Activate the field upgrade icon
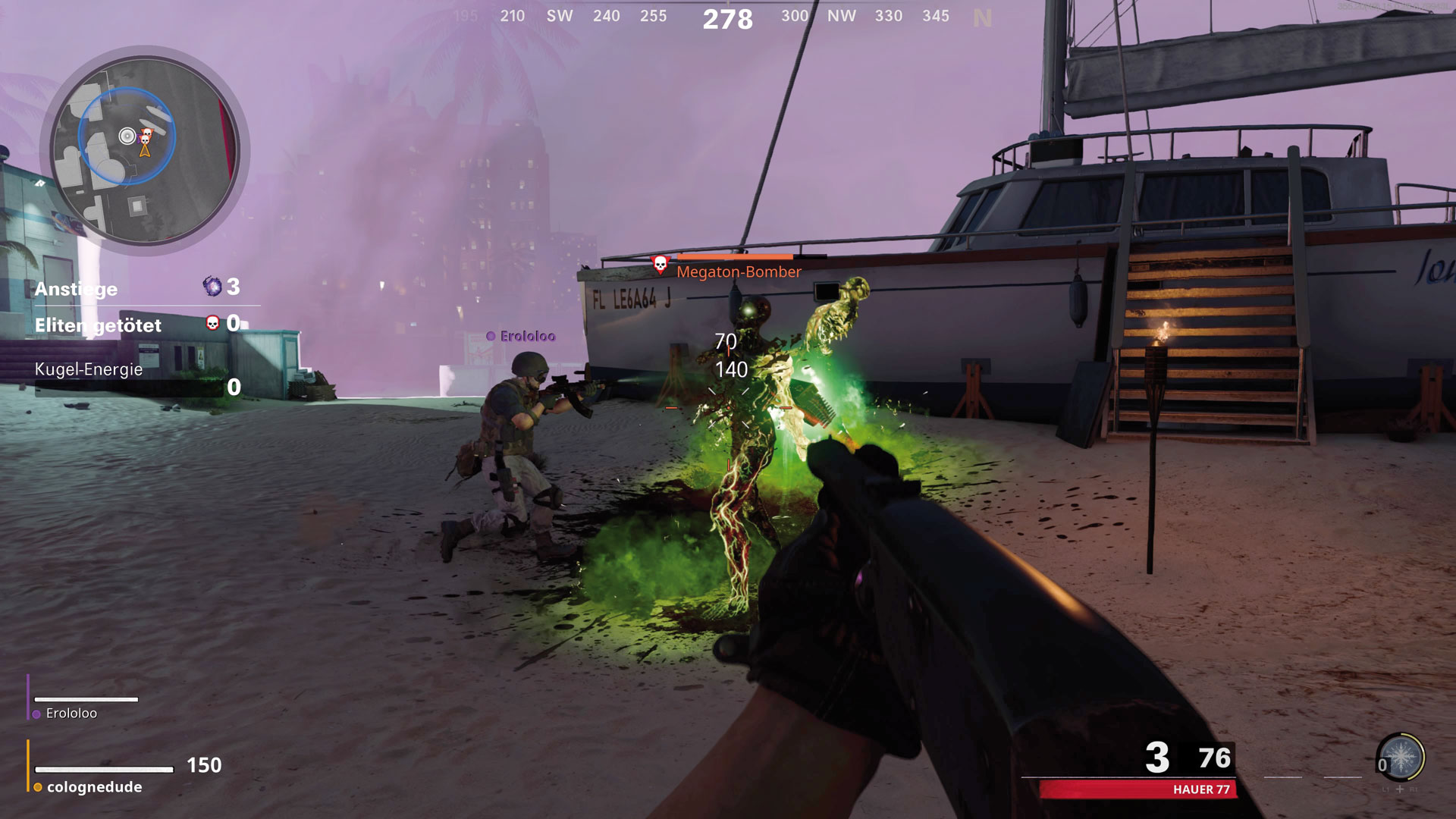The width and height of the screenshot is (1456, 819). 1401,757
